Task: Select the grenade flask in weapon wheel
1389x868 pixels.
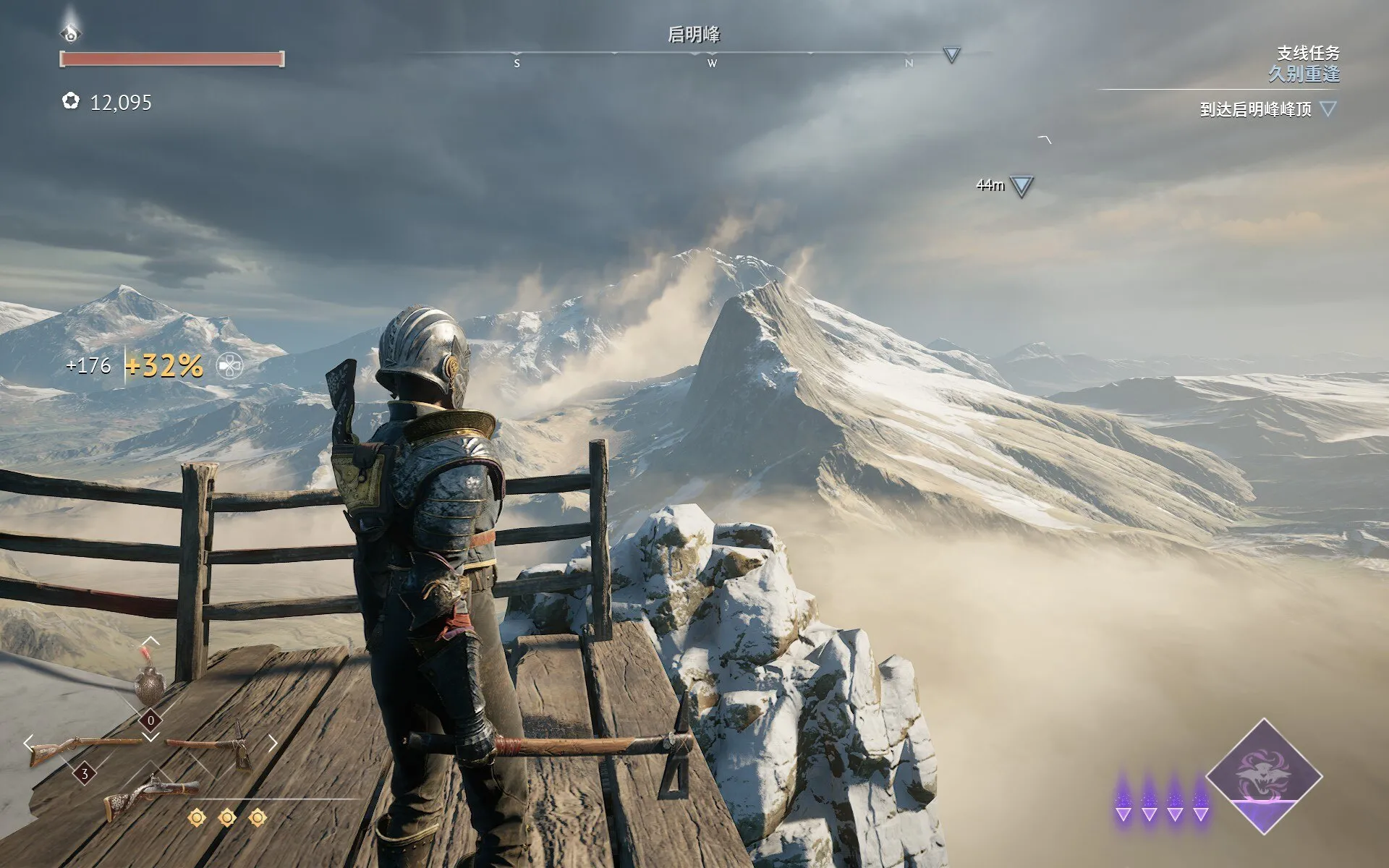Action: pyautogui.click(x=150, y=684)
